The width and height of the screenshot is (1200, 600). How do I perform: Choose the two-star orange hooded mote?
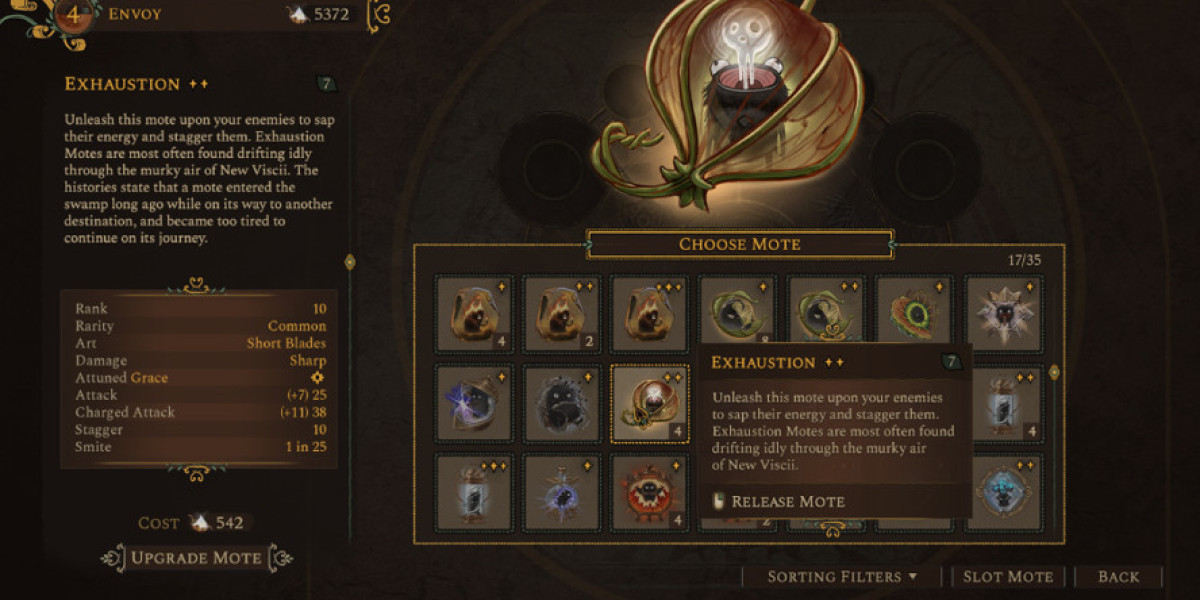tap(562, 314)
